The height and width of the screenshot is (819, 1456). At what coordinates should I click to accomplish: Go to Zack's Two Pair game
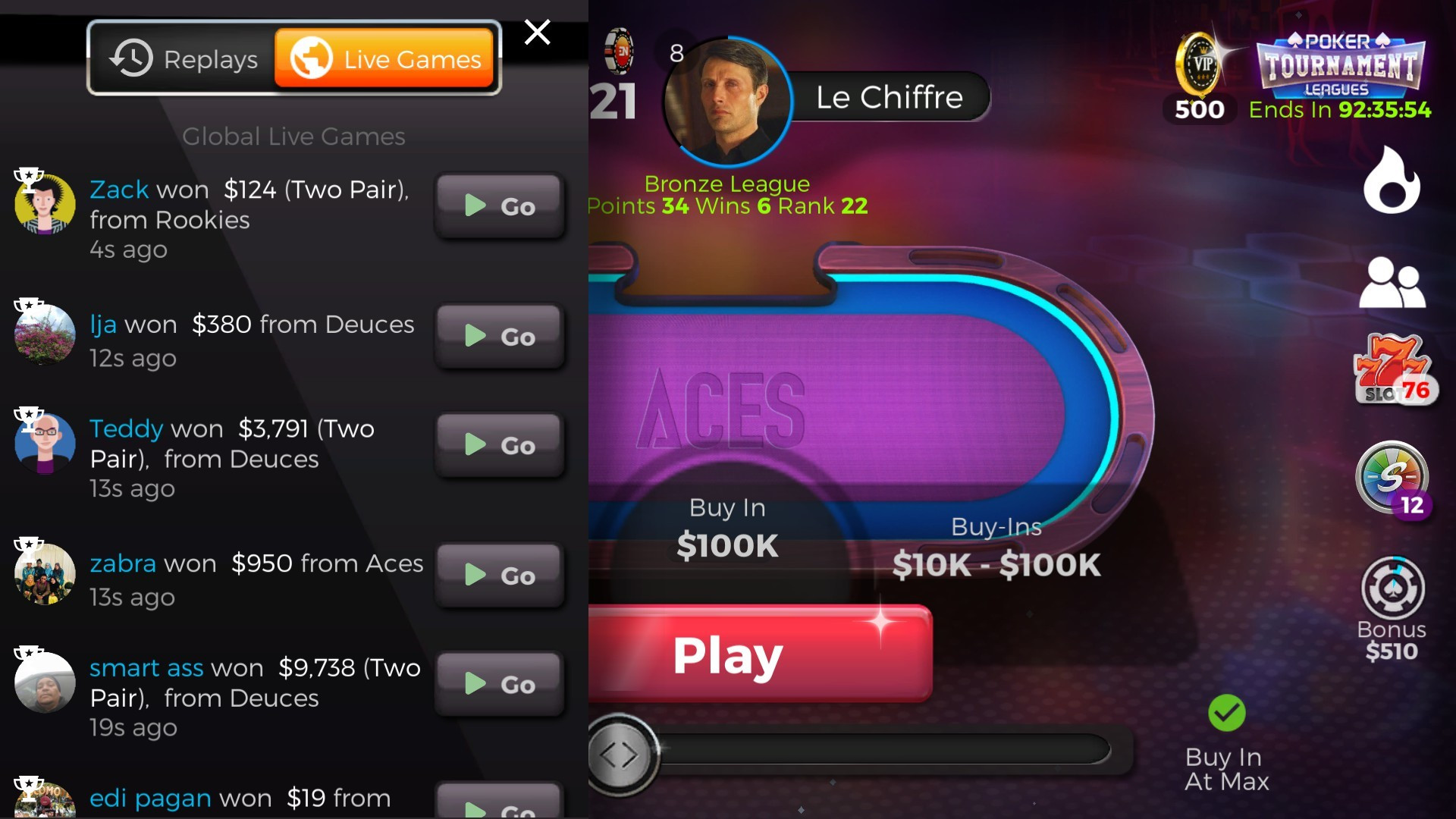coord(499,206)
